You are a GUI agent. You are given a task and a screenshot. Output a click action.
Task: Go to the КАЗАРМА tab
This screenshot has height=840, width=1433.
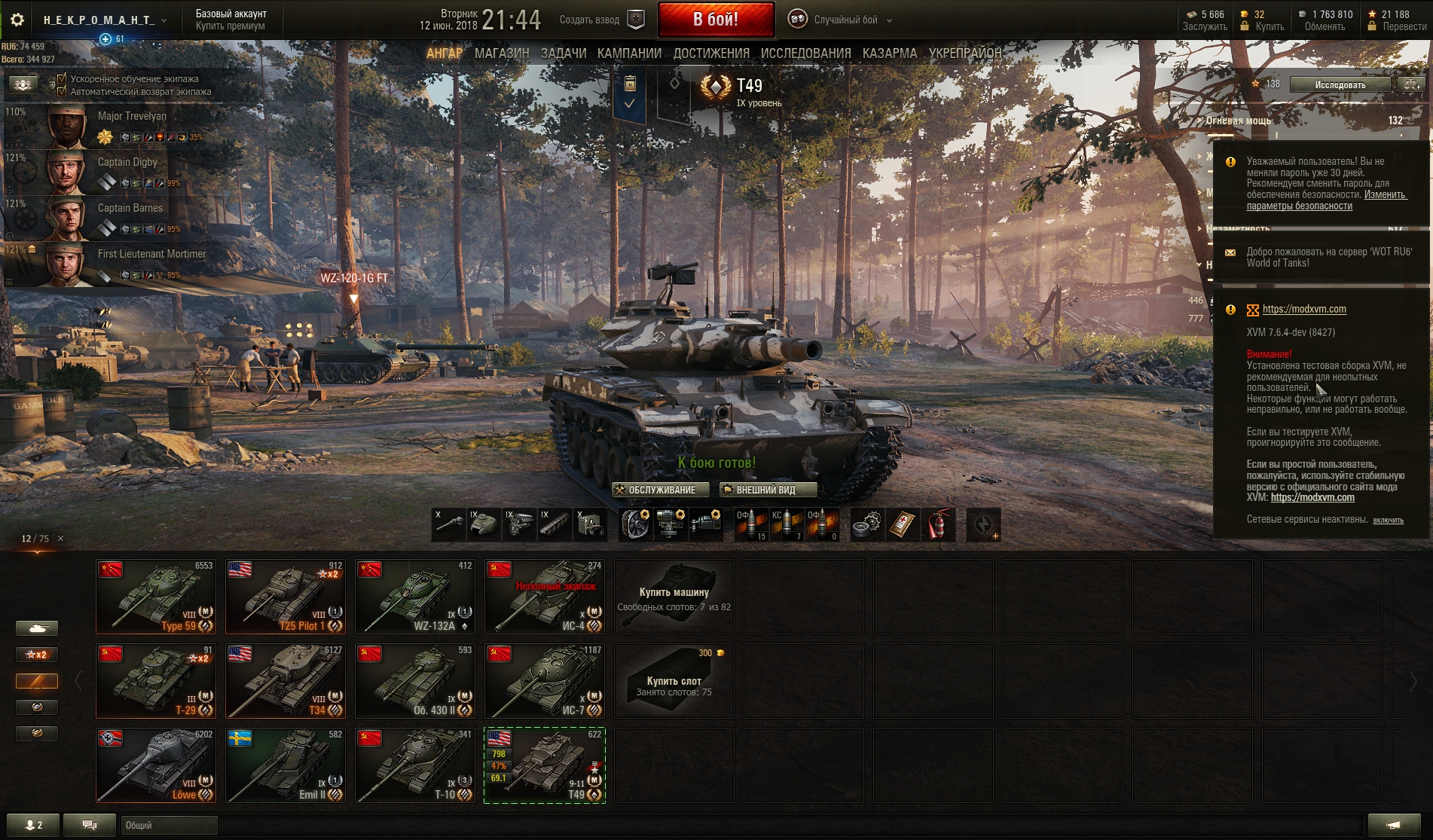click(x=890, y=53)
